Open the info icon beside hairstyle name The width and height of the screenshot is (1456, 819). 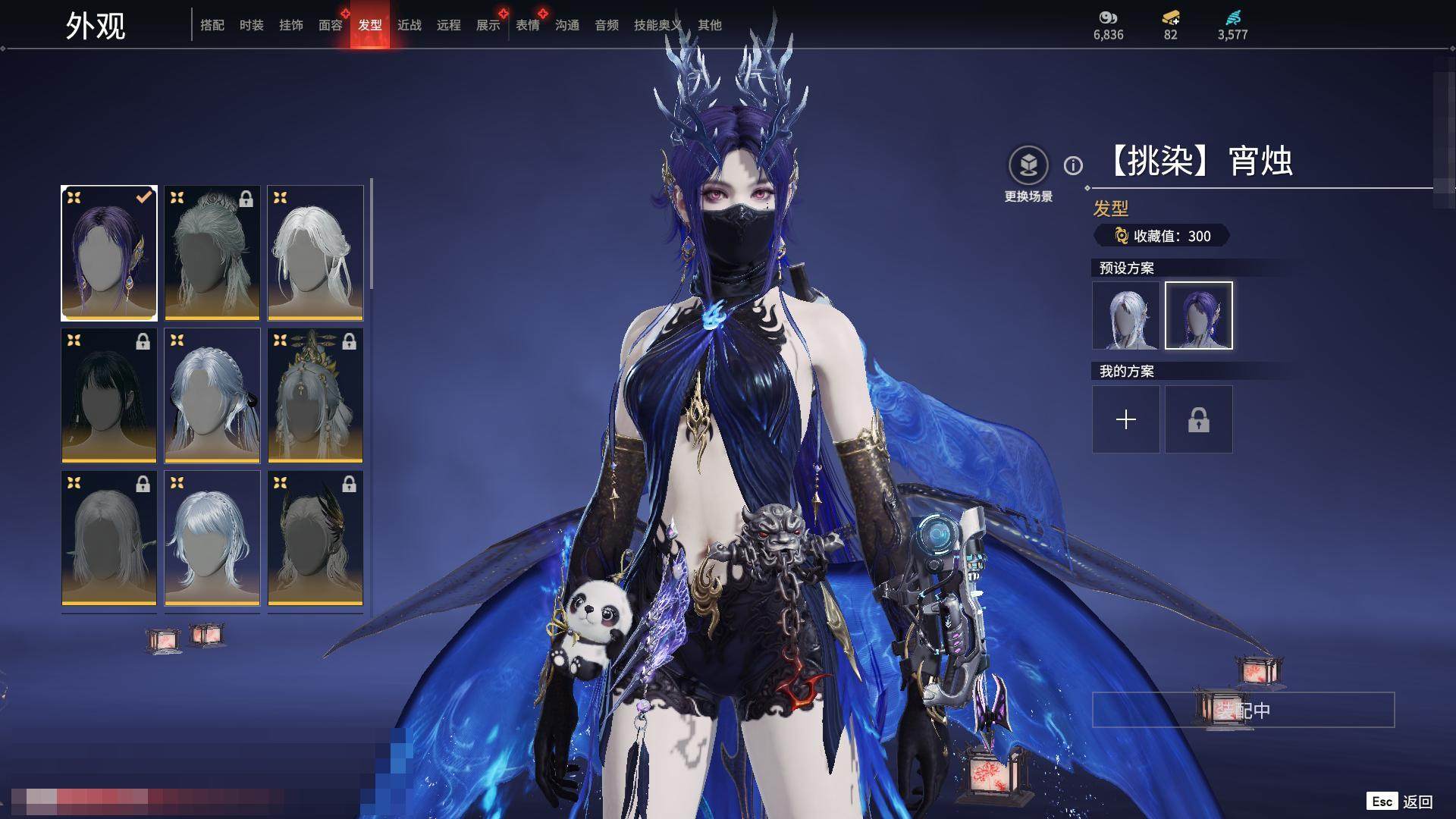tap(1073, 165)
